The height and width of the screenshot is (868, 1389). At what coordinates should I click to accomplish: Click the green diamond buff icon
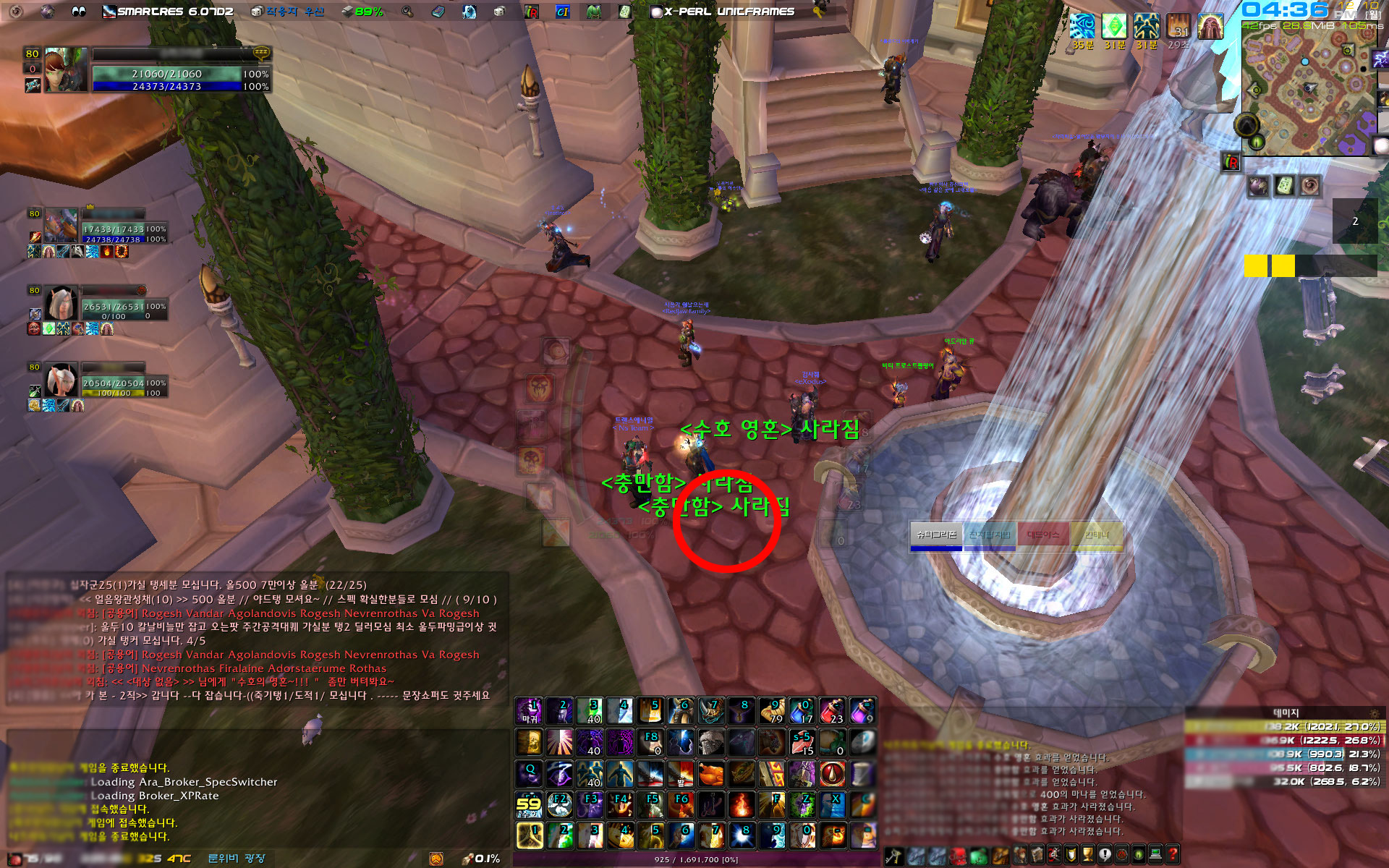[1114, 26]
